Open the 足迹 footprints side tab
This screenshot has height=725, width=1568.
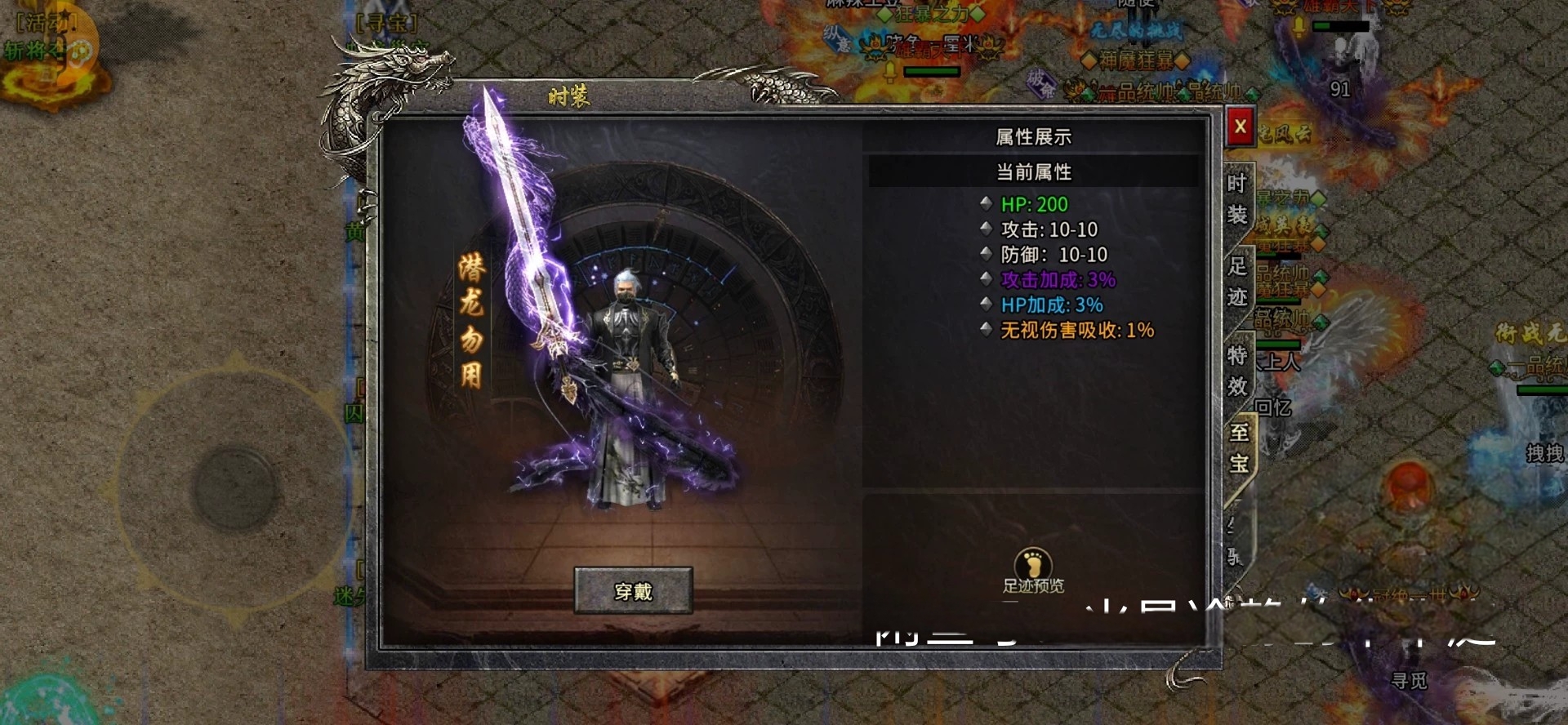click(x=1237, y=281)
